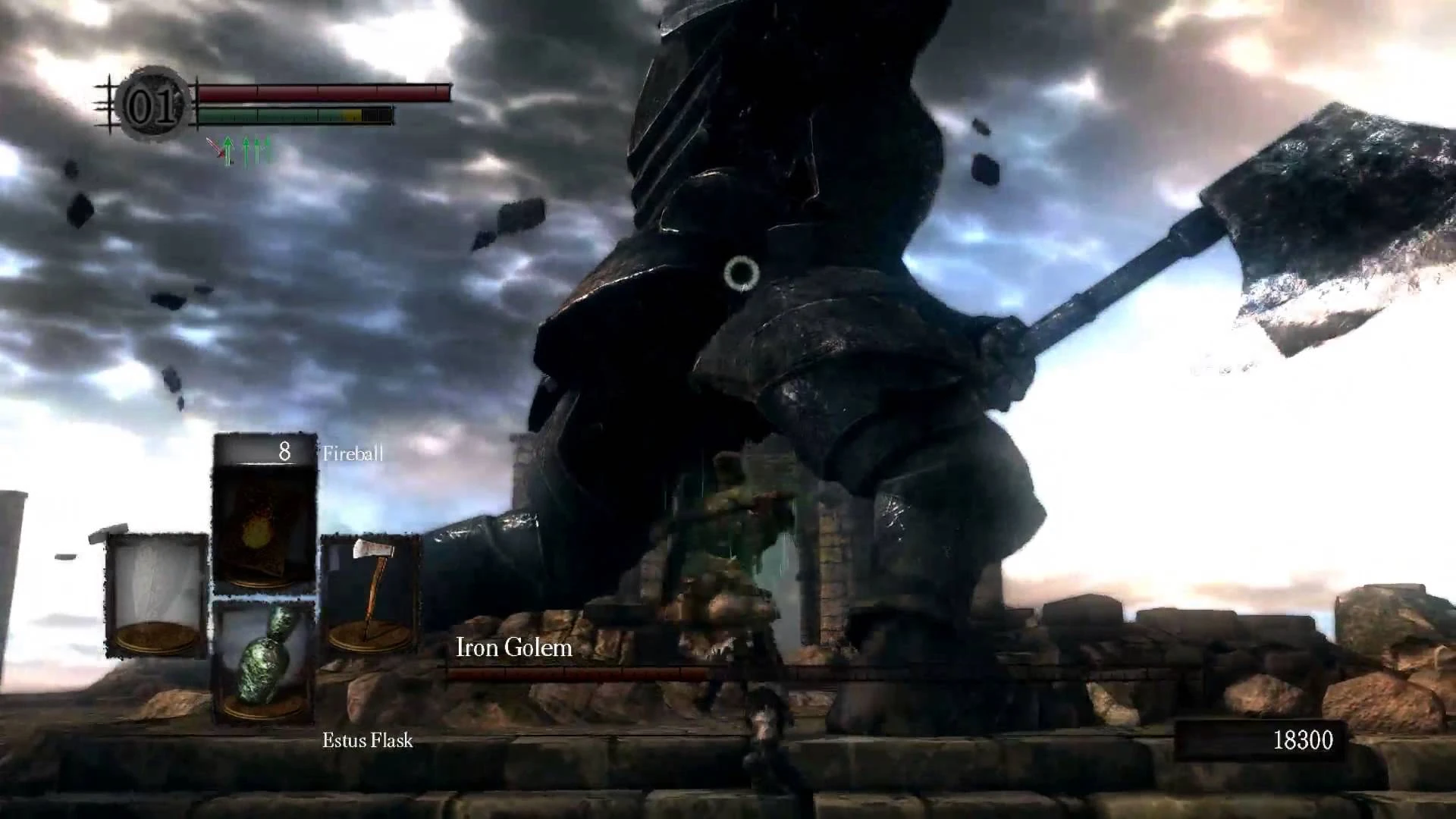The width and height of the screenshot is (1456, 819).
Task: Click the empty left-hand equipment slot
Action: [157, 593]
